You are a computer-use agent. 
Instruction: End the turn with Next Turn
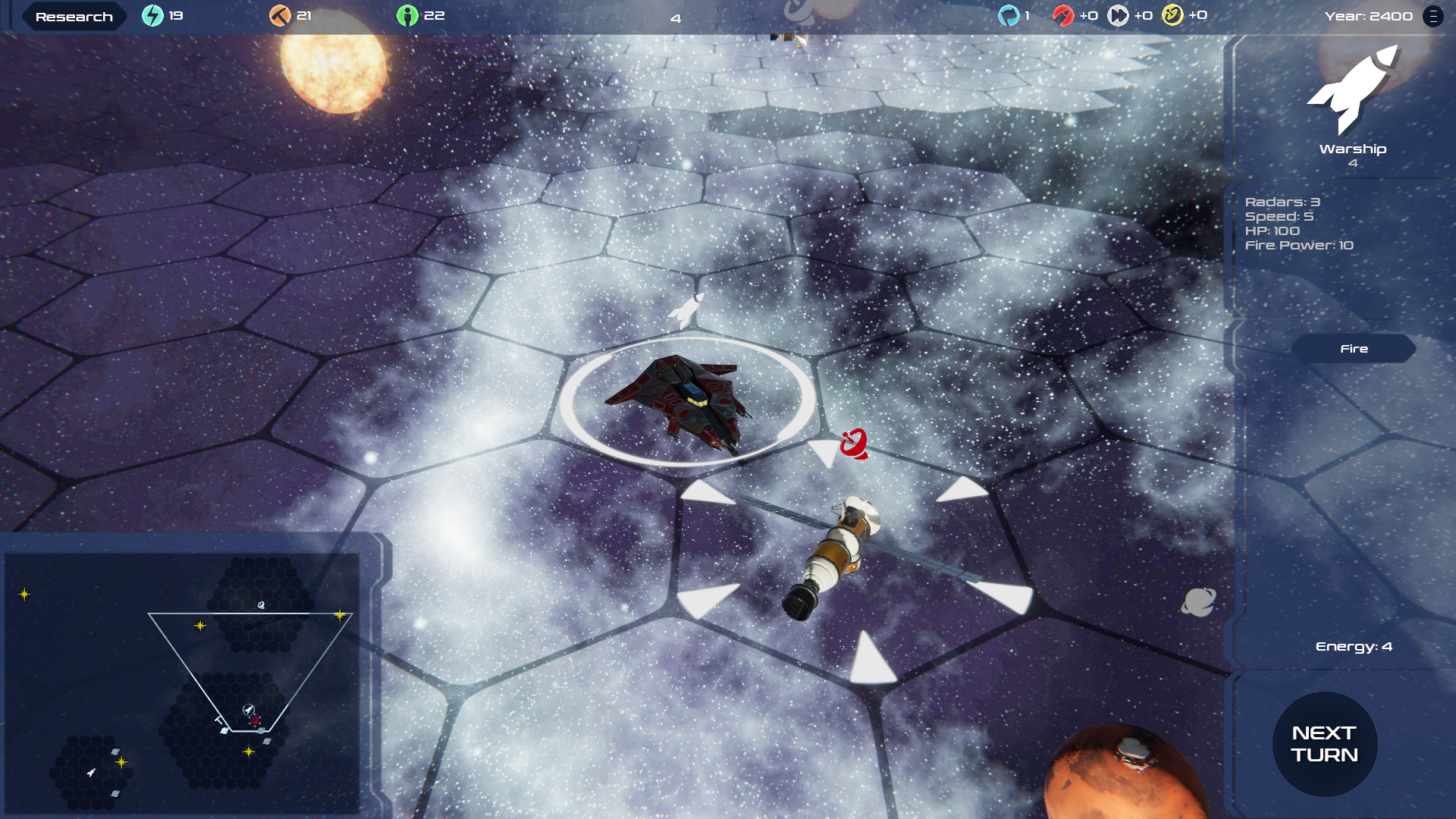1324,744
